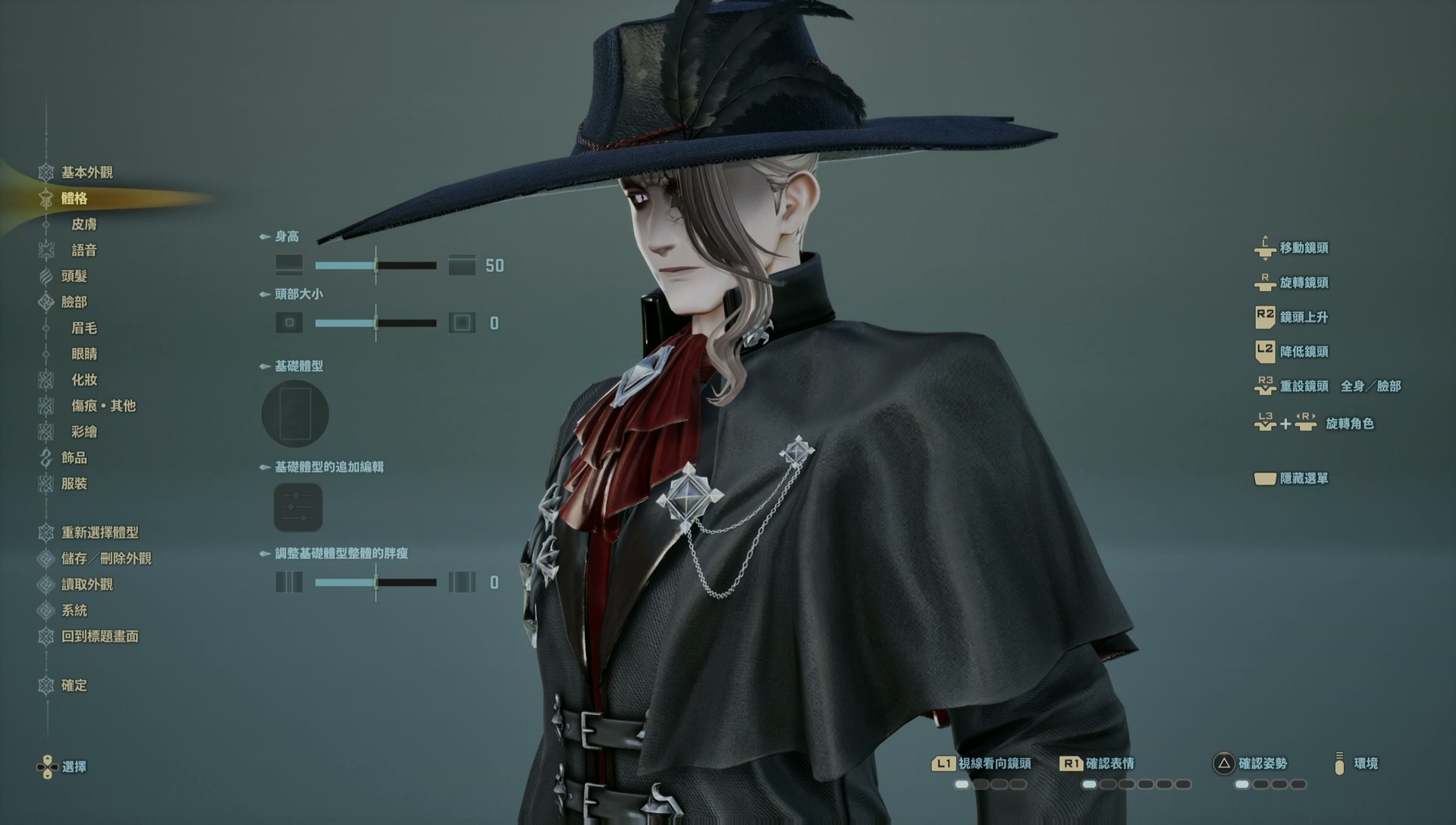
Task: Open 儲存/刪除外觀 save or delete appearance
Action: (106, 559)
